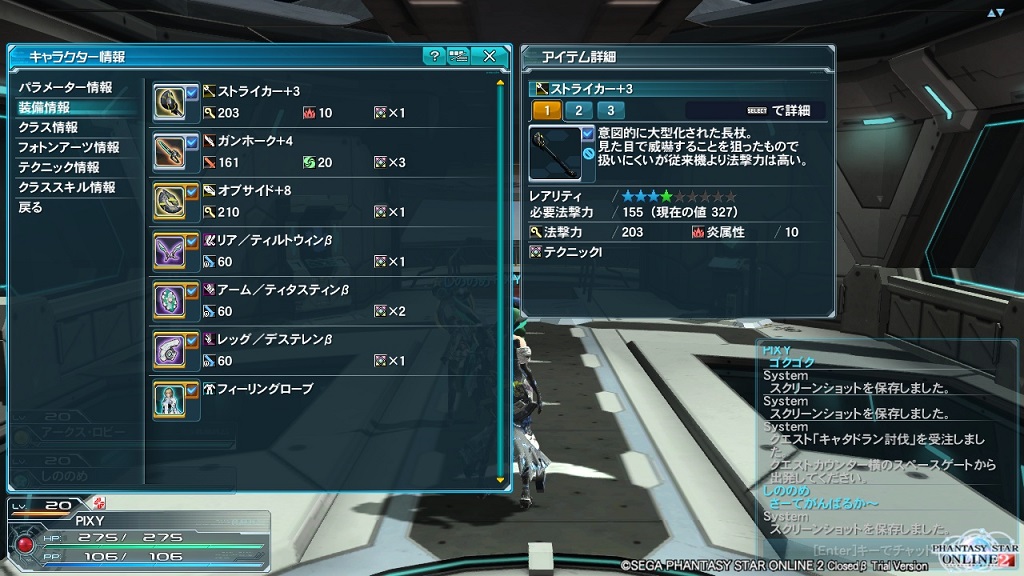Show フォトンアーツ情報 from the side menu

coord(68,148)
